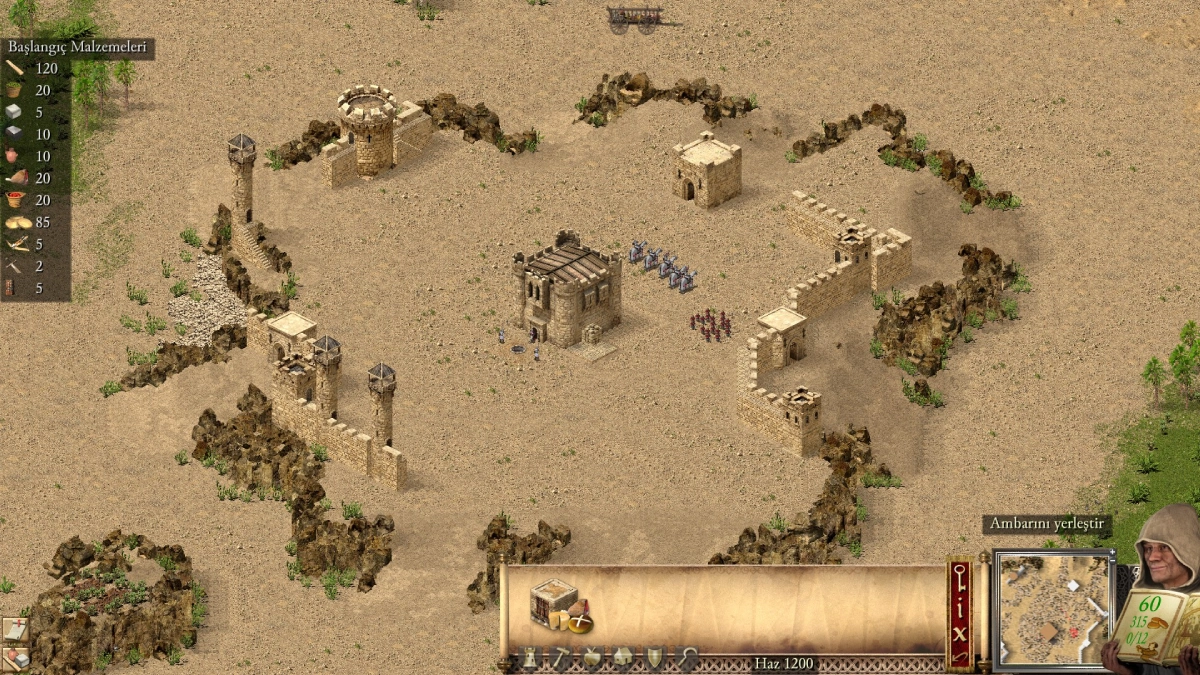Toggle the starting goods resources icon
This screenshot has height=675, width=1200.
15,658
